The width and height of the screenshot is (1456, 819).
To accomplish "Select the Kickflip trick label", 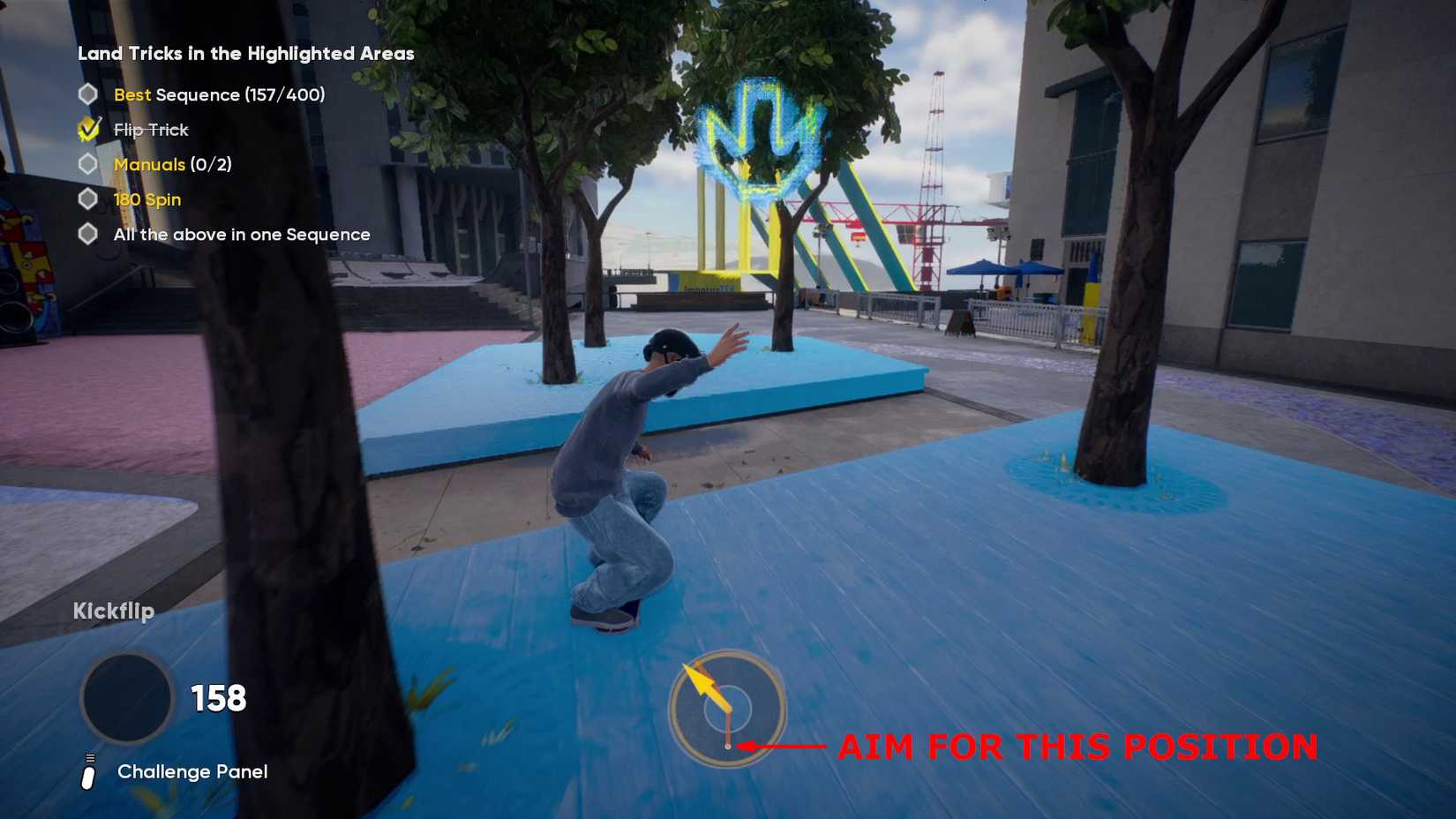I will pos(114,610).
